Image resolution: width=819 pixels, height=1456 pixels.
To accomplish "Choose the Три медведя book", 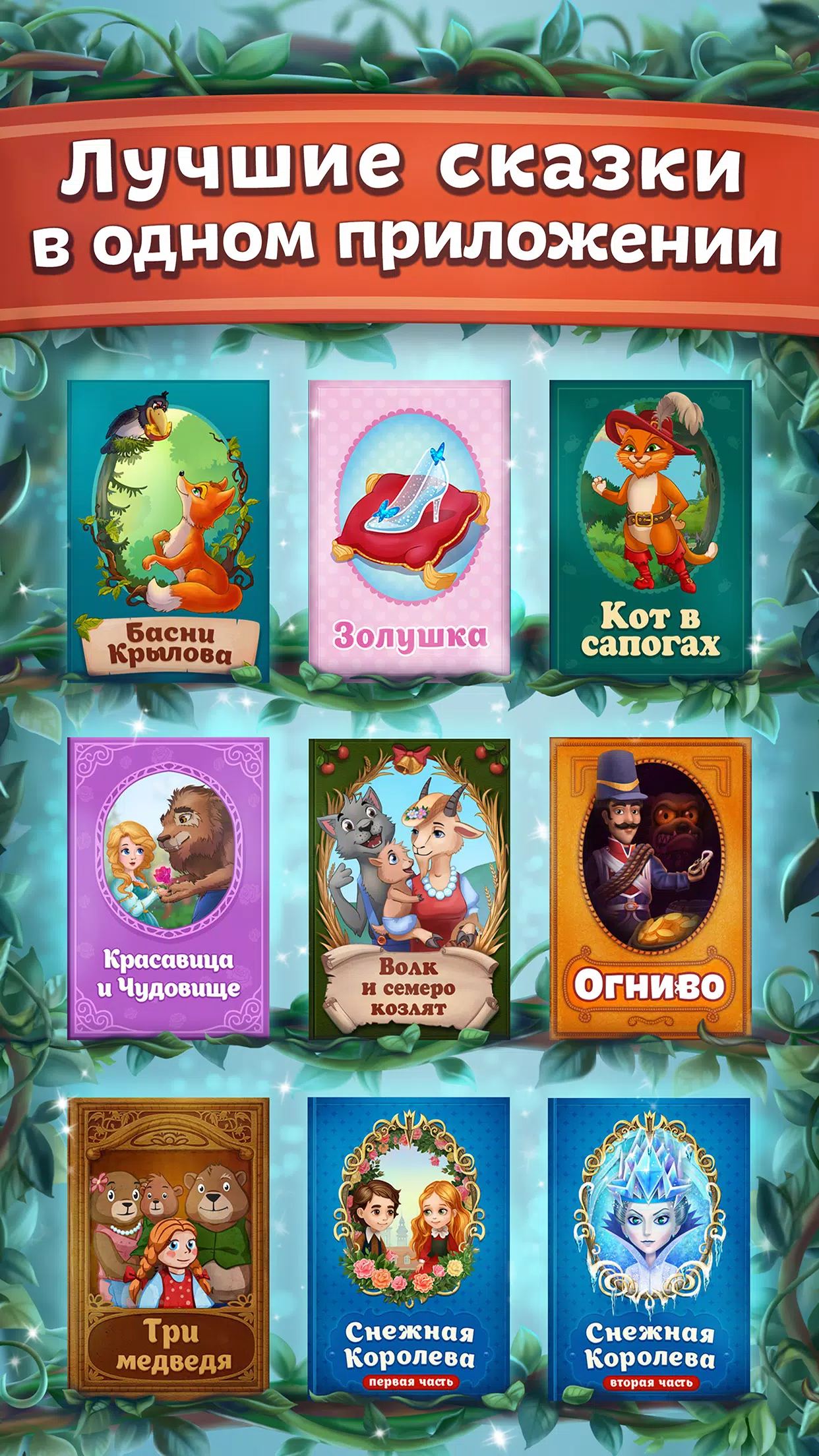I will pyautogui.click(x=168, y=1248).
